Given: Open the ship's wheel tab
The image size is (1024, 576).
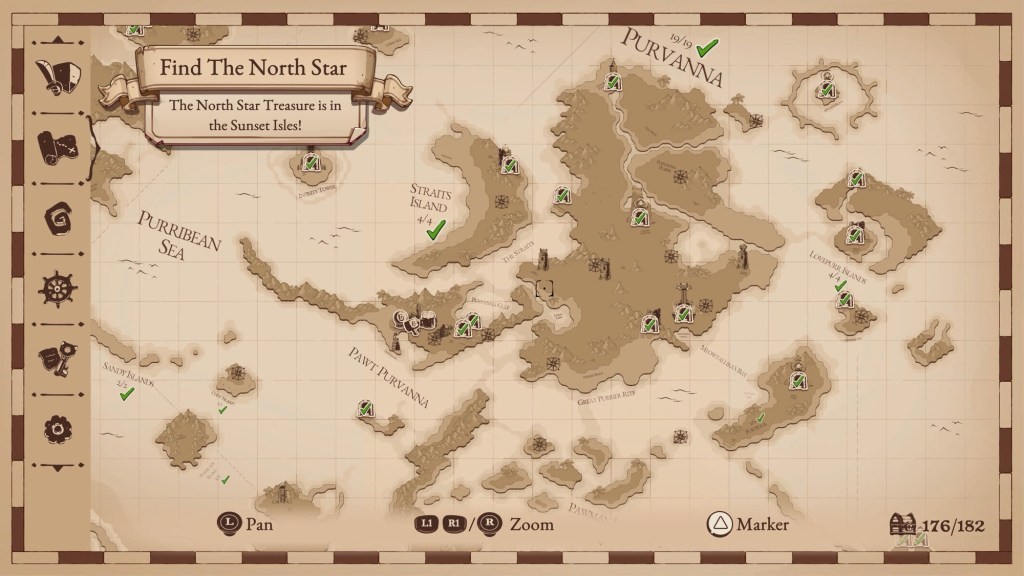Looking at the screenshot, I should [56, 289].
